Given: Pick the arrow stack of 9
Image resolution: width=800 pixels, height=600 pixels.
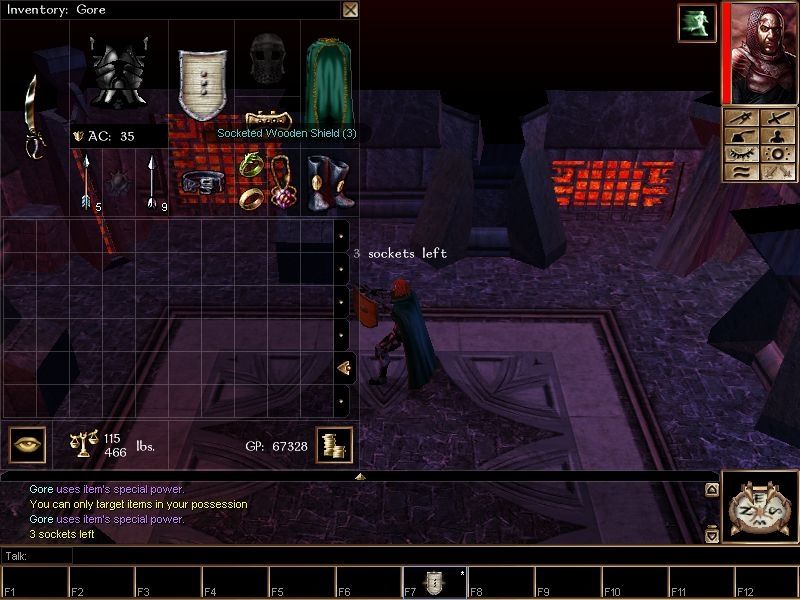Looking at the screenshot, I should (151, 184).
